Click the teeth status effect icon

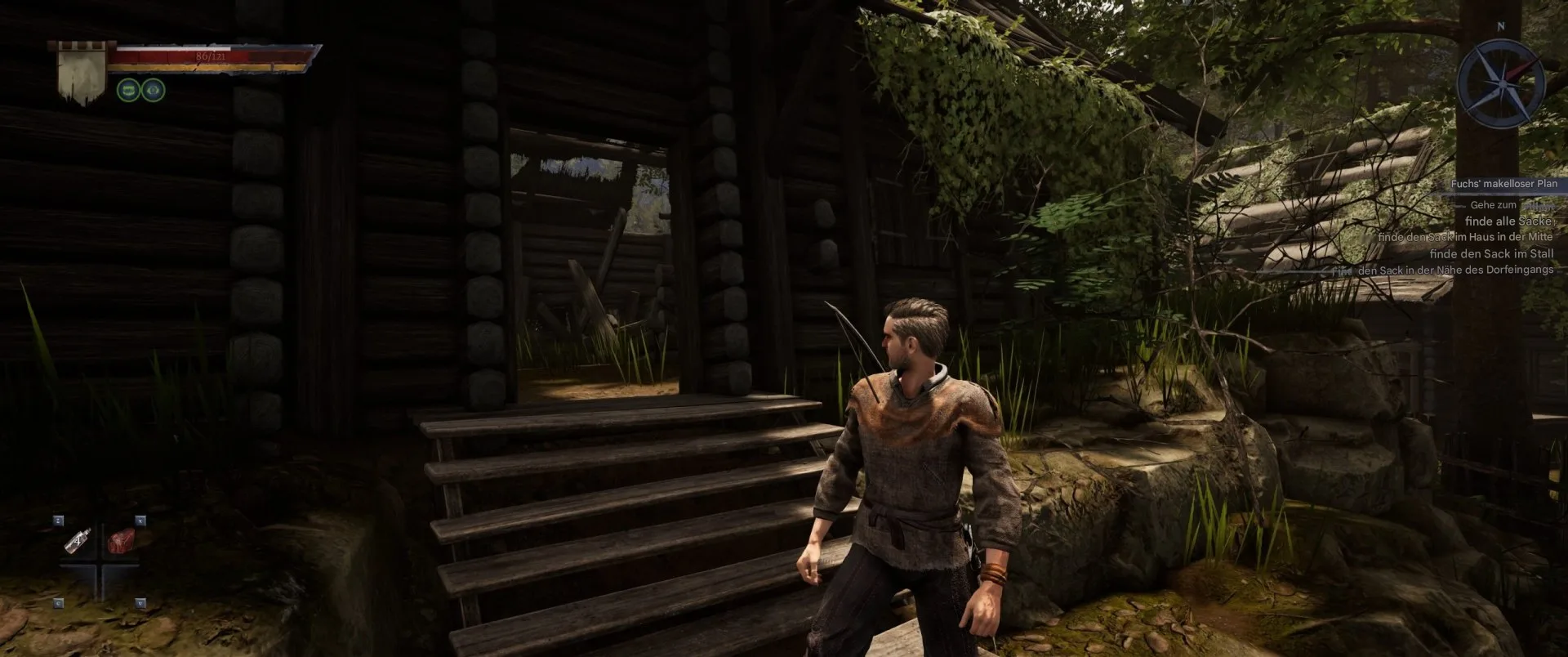tap(128, 89)
